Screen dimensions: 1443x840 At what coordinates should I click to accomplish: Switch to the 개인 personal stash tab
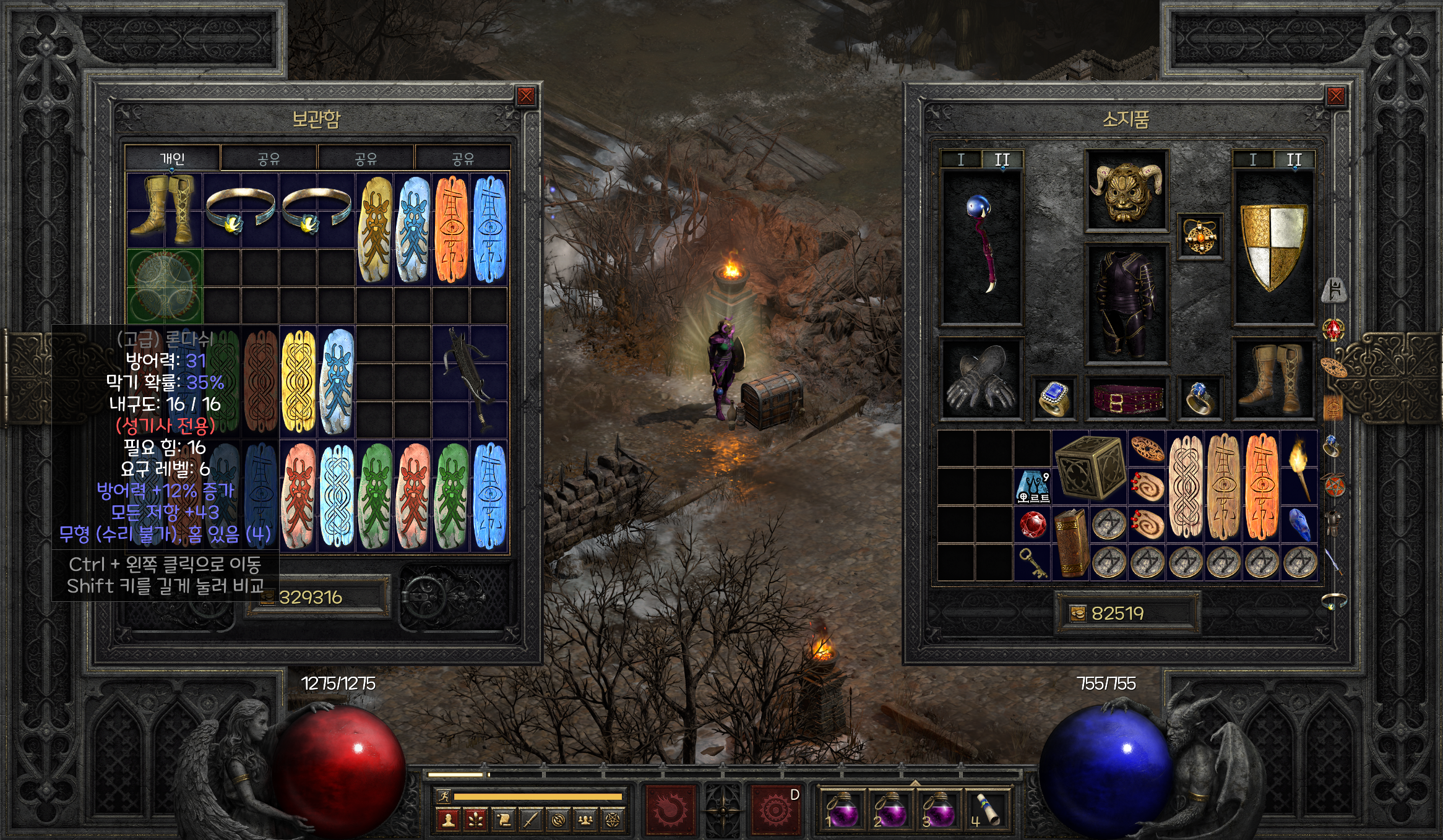(172, 158)
